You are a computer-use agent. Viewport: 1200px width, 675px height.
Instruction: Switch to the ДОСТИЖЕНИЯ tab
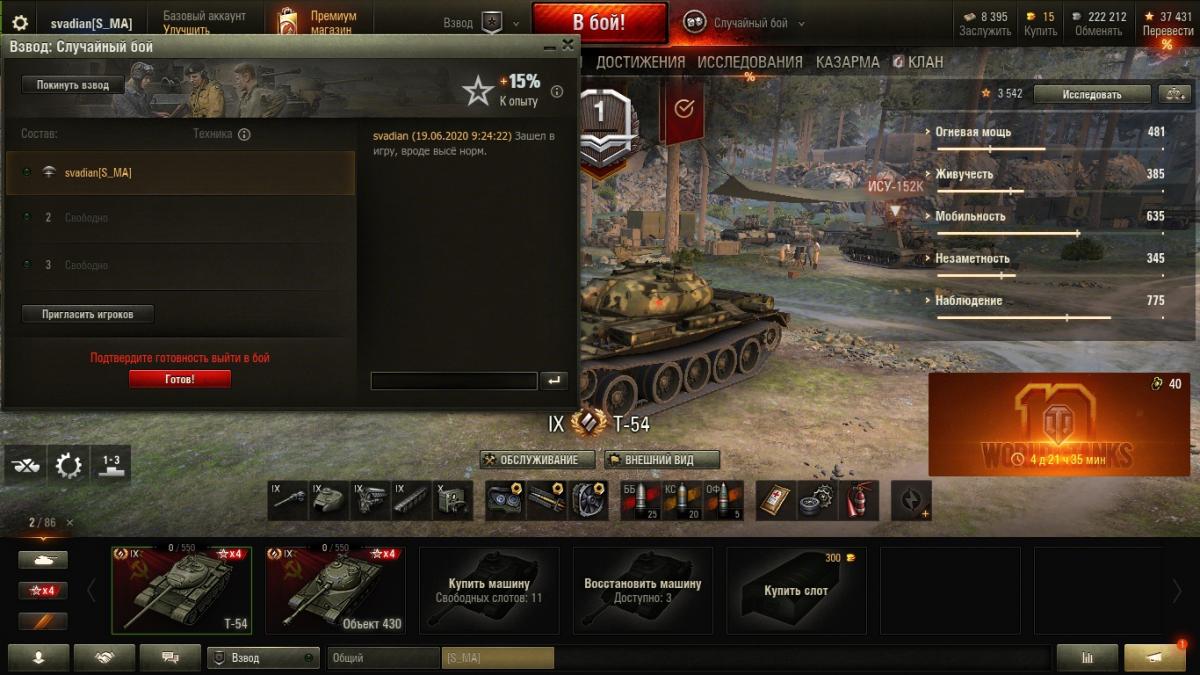(641, 62)
